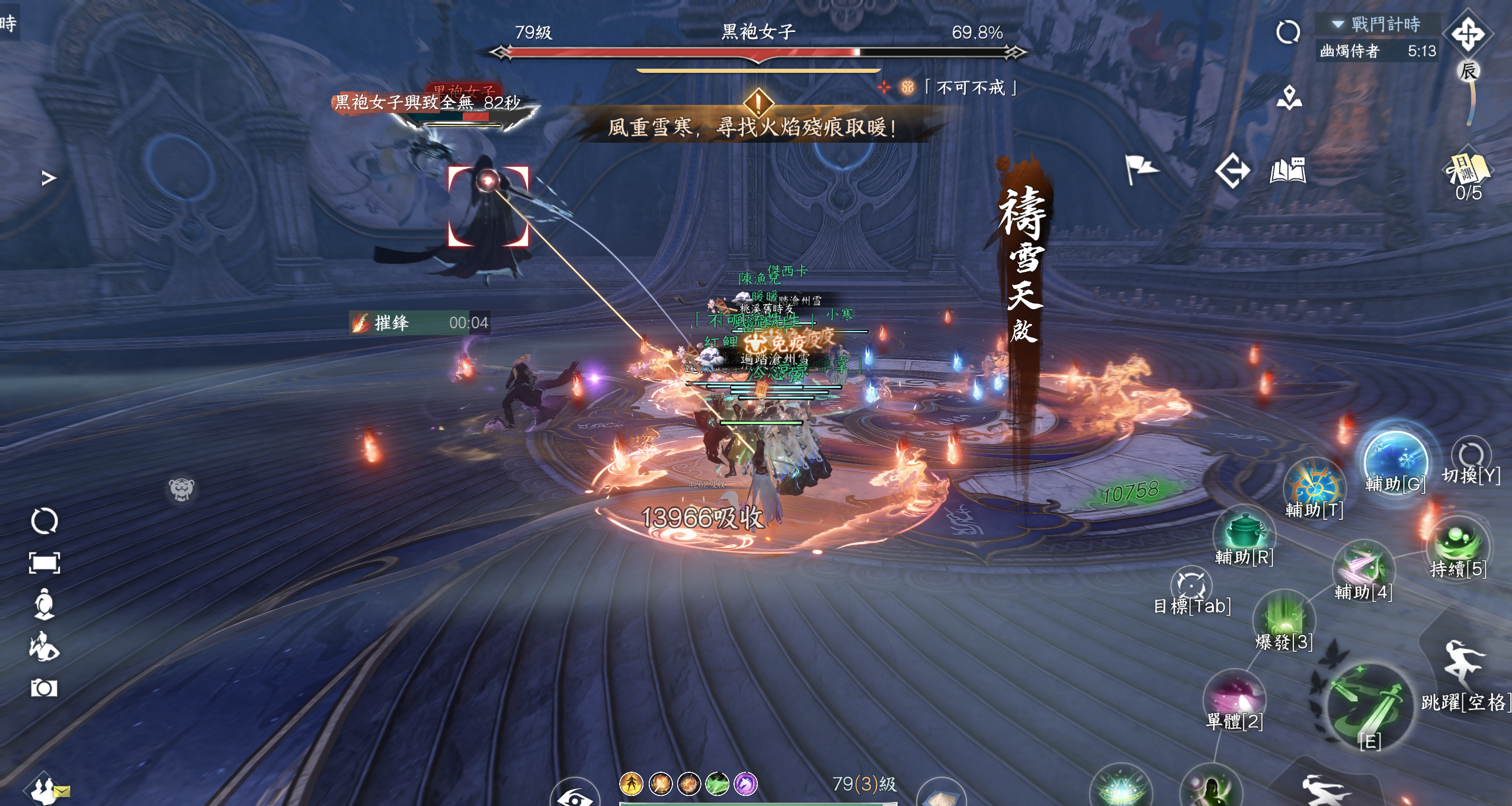
Task: Select next target with 目標[Tab]
Action: 1191,586
